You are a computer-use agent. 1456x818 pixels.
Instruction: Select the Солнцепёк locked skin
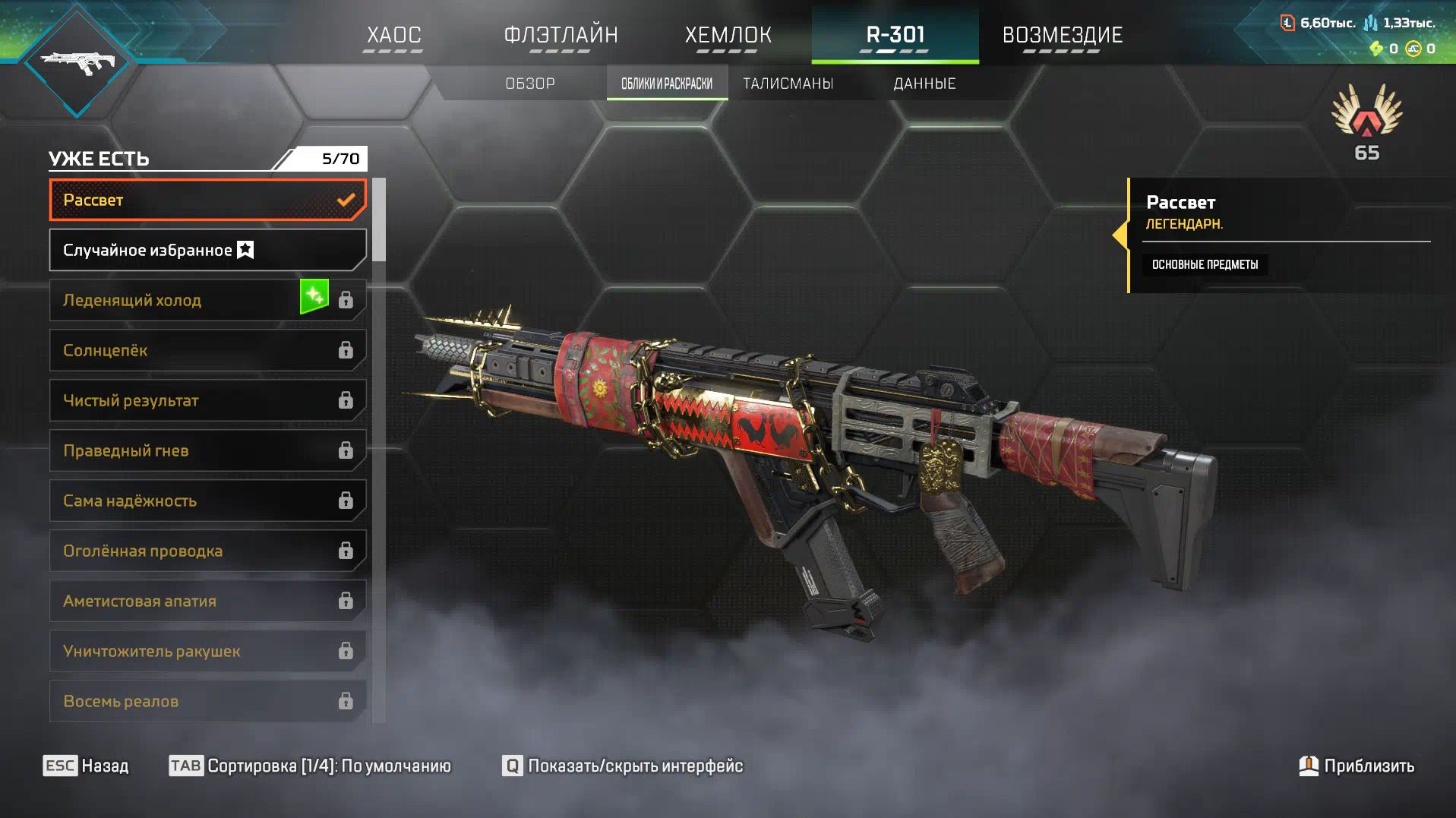pos(207,350)
